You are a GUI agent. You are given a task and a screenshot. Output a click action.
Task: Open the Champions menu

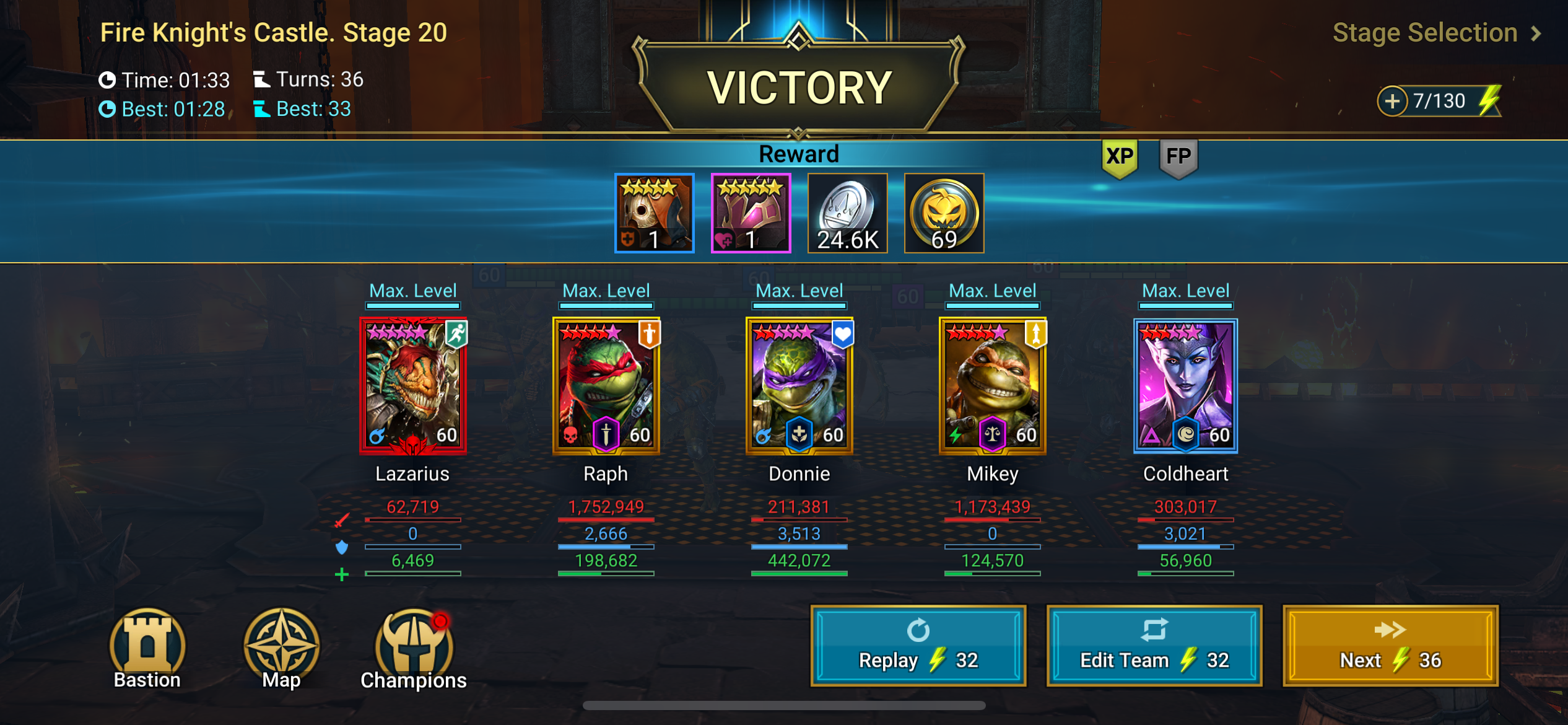pos(414,648)
